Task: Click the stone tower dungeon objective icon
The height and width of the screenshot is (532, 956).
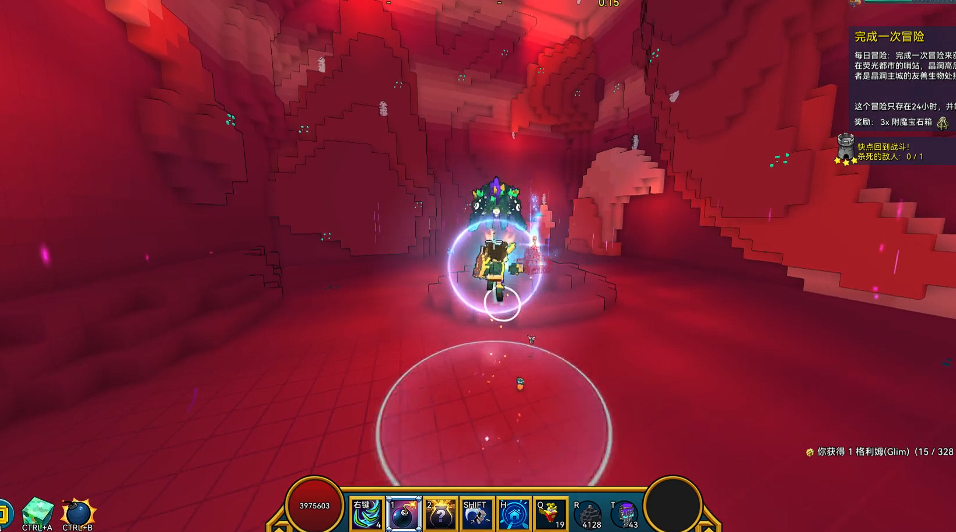Action: [846, 148]
